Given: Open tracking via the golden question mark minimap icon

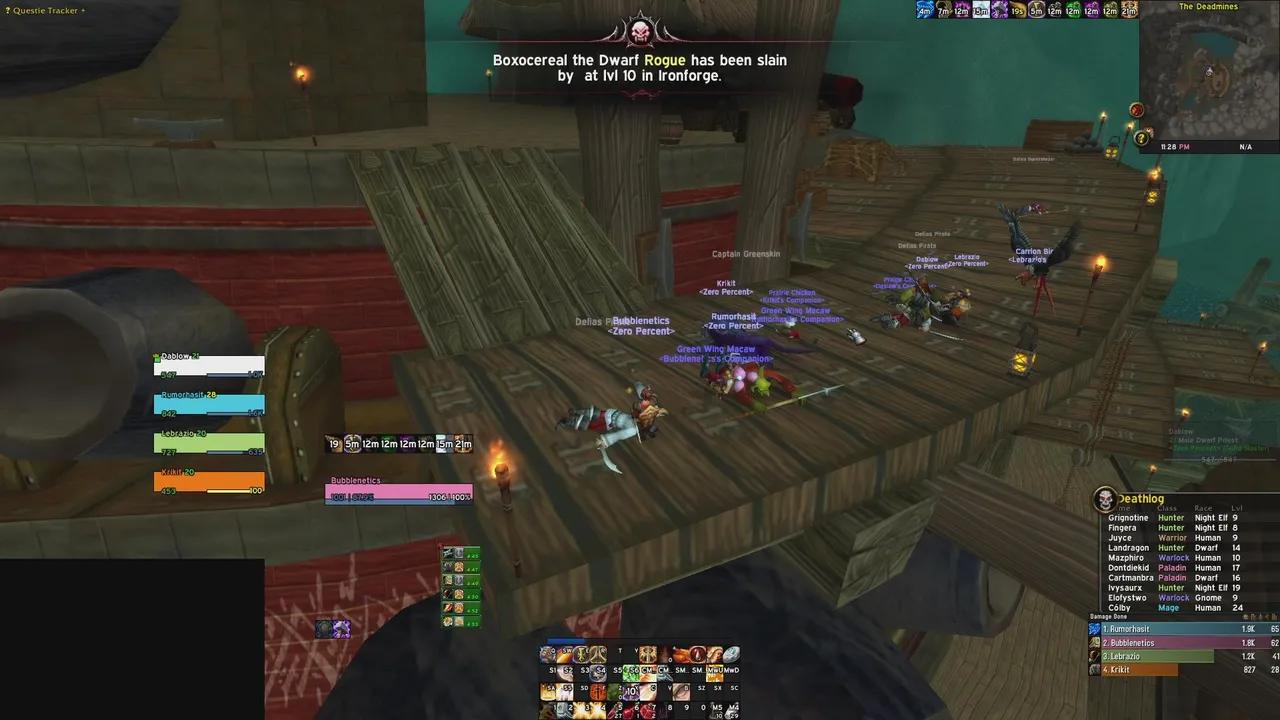Looking at the screenshot, I should [x=1141, y=139].
